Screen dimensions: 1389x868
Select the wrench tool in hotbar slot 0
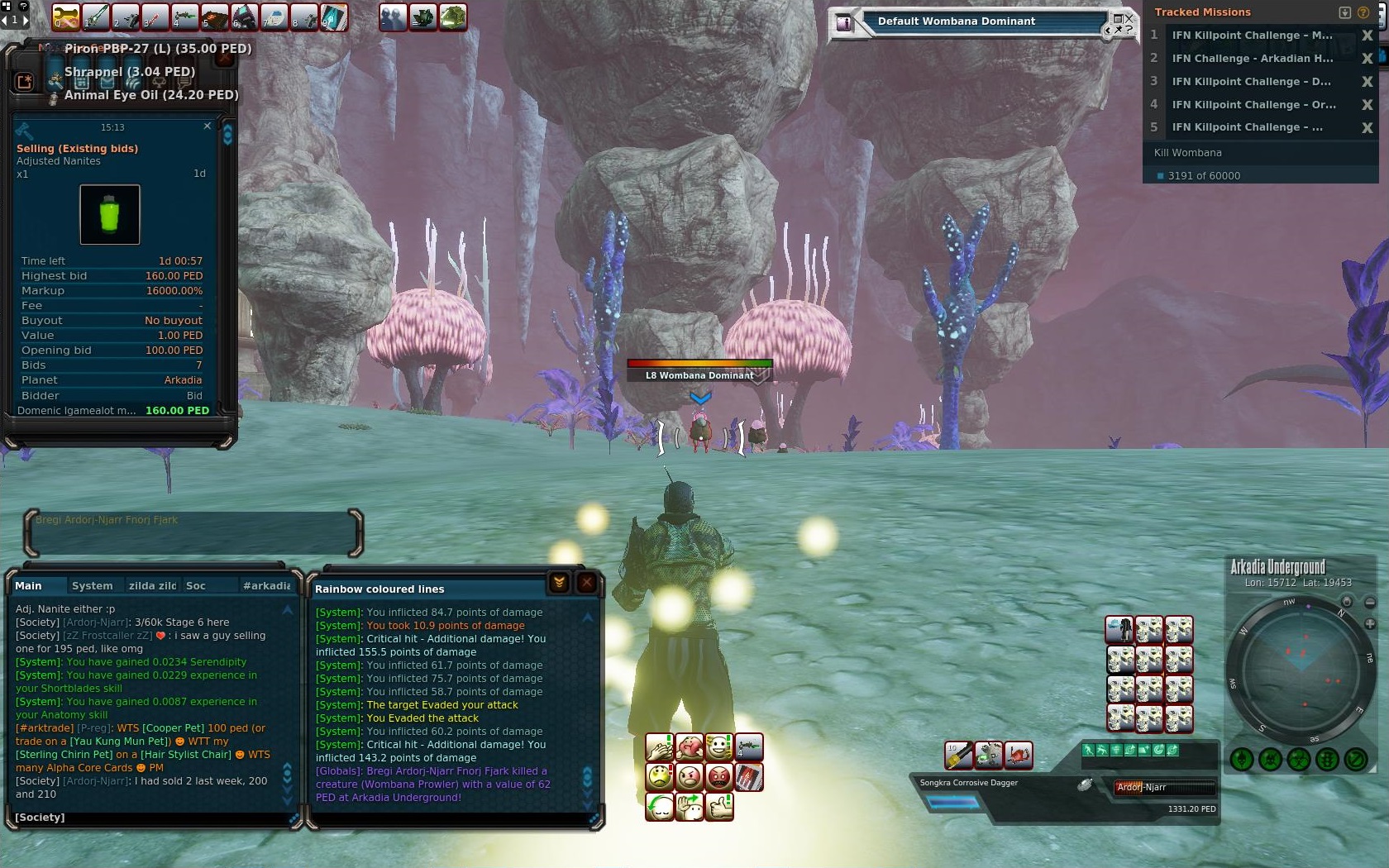(66, 17)
